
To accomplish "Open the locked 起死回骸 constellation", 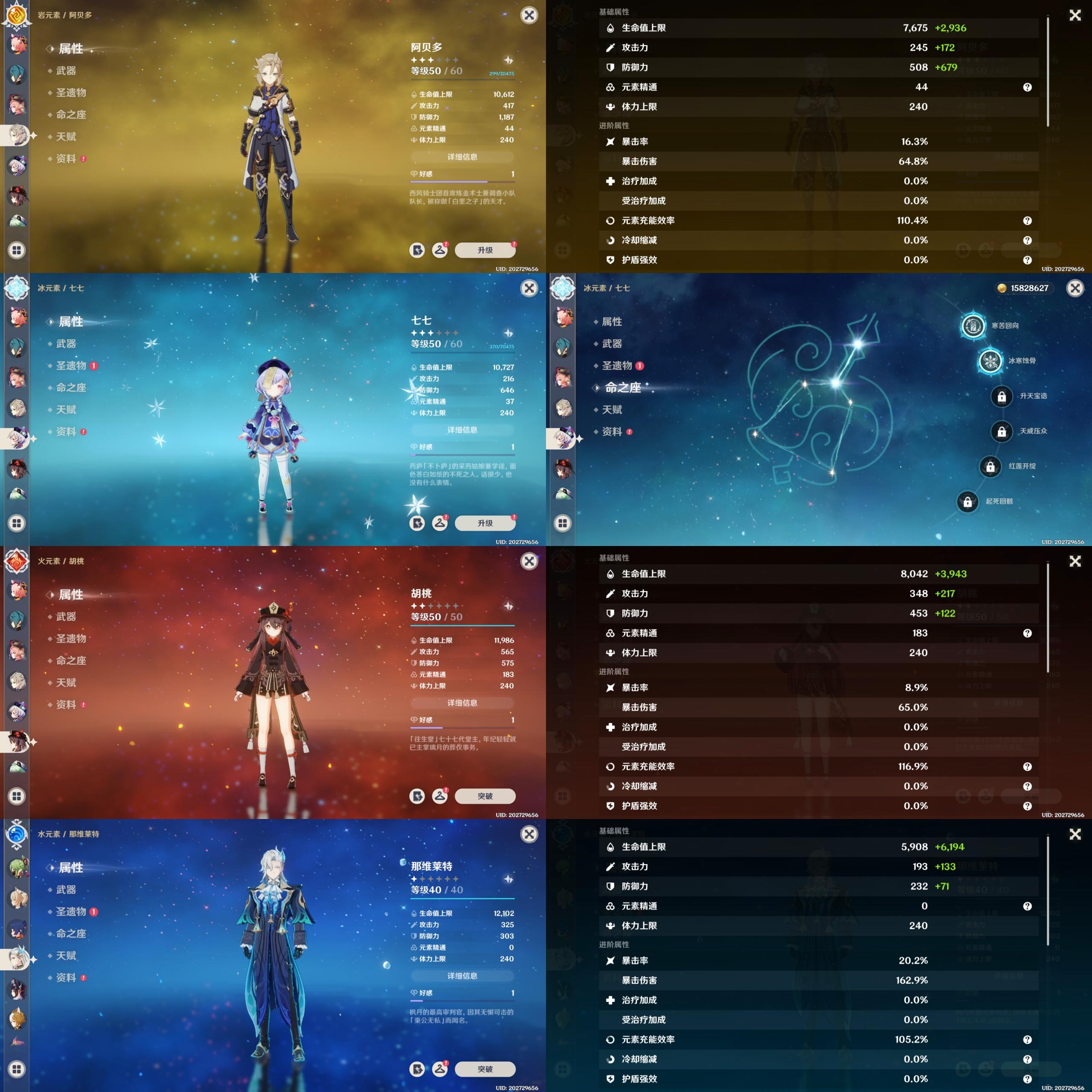I will [x=967, y=501].
